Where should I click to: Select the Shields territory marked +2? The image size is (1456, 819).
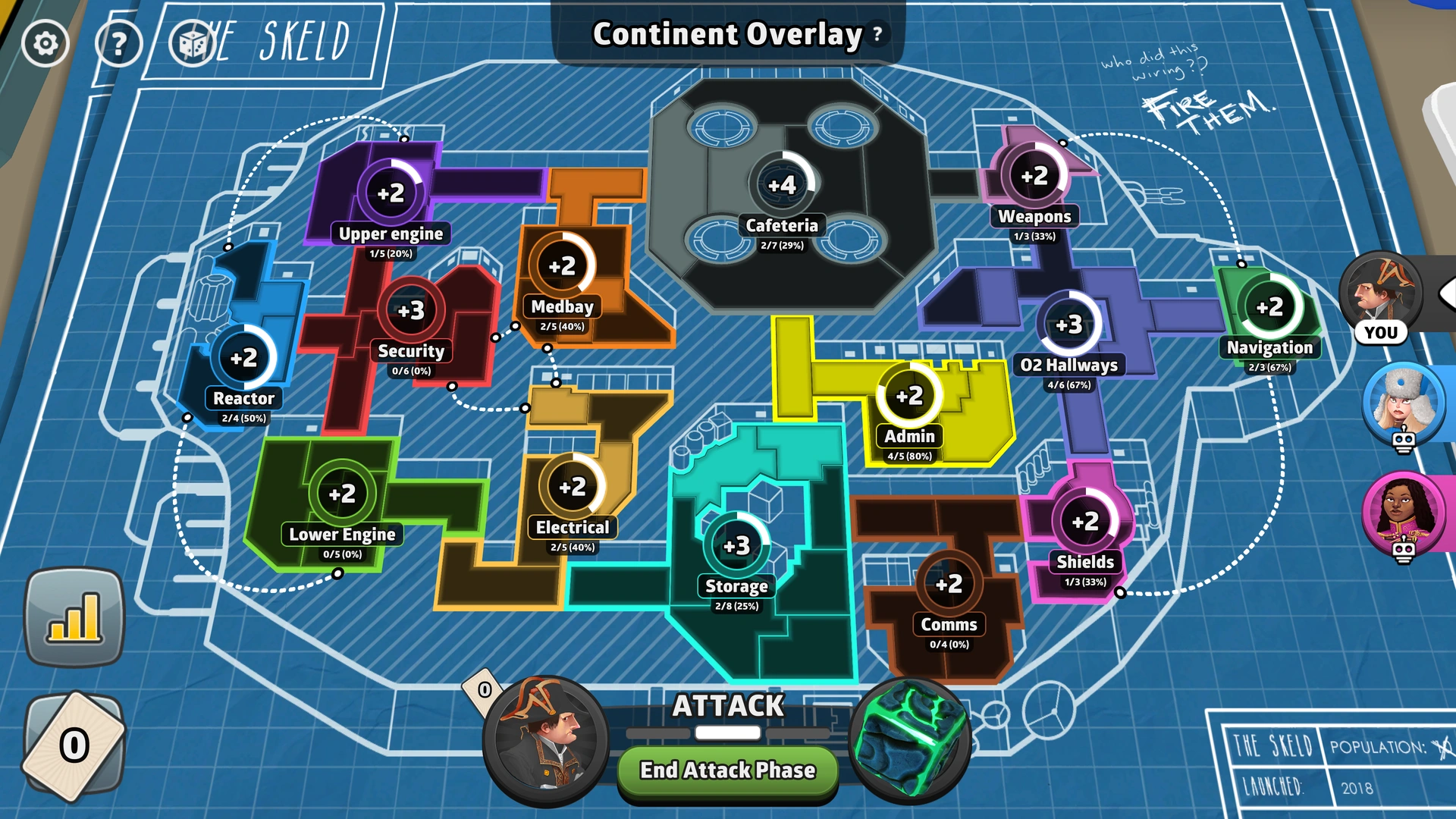1084,521
